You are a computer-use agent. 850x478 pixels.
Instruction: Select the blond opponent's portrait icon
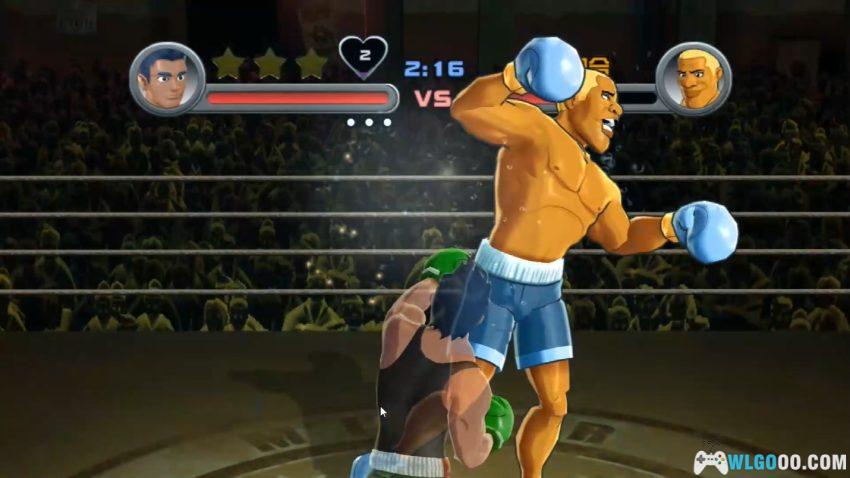[693, 78]
